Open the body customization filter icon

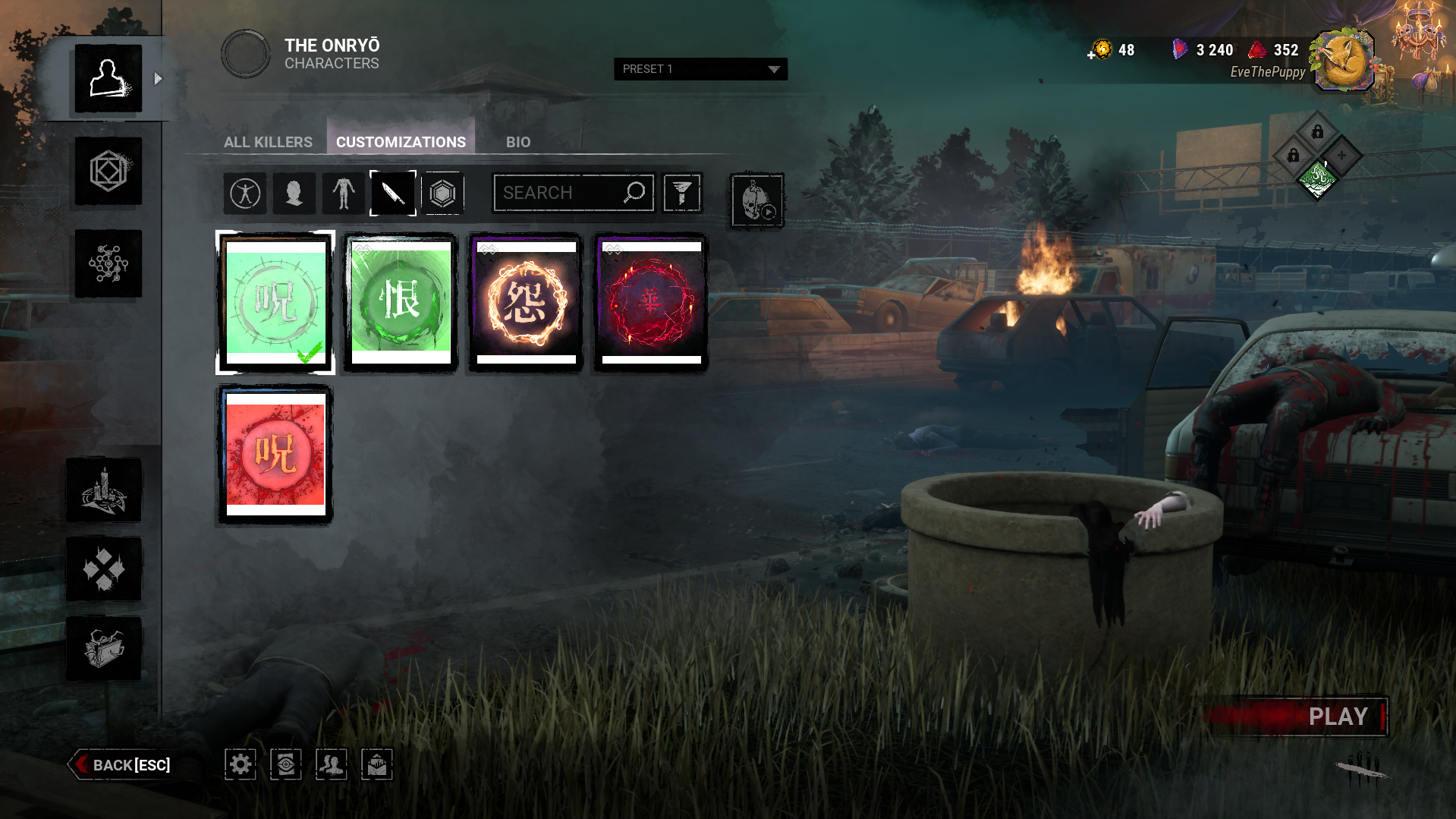click(343, 194)
